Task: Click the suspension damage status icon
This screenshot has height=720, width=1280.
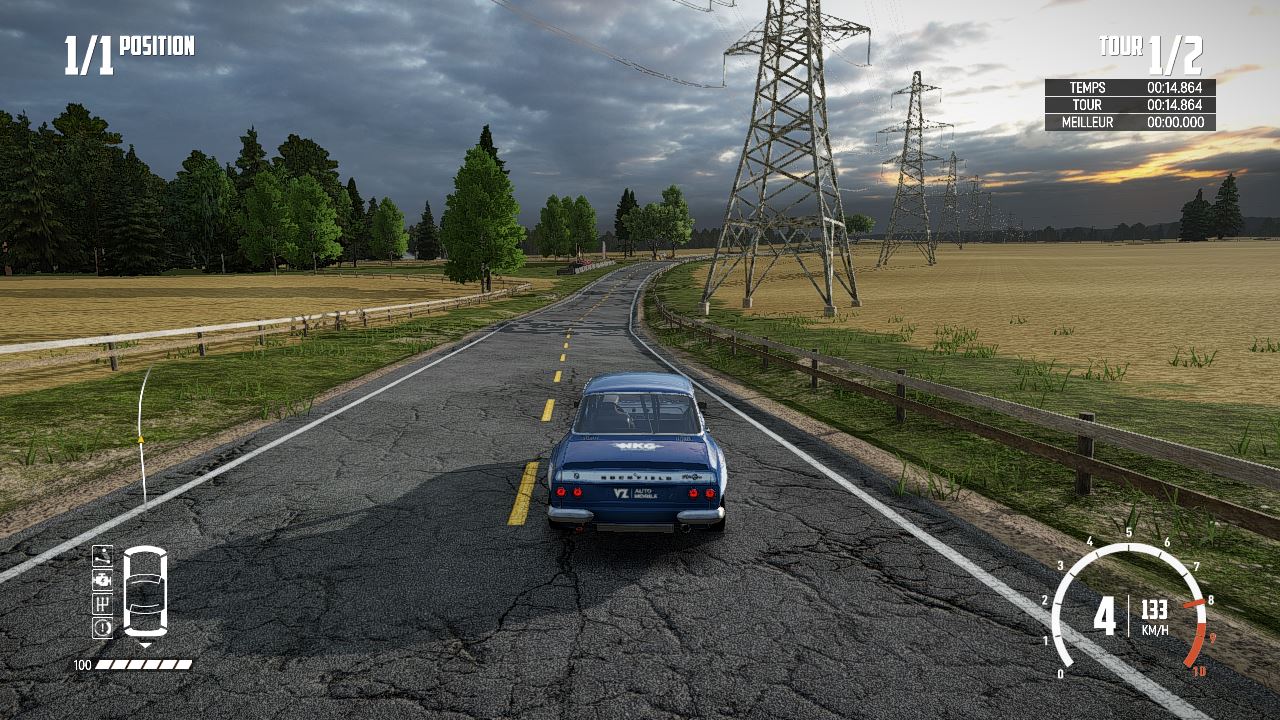Action: click(102, 555)
